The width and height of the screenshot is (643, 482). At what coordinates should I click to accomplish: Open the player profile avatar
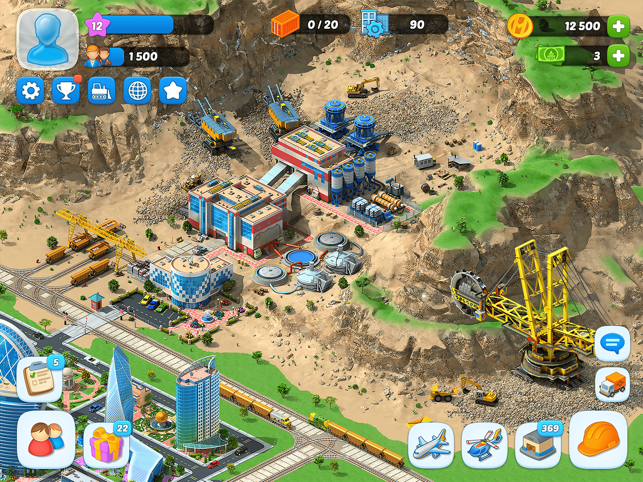coord(46,40)
